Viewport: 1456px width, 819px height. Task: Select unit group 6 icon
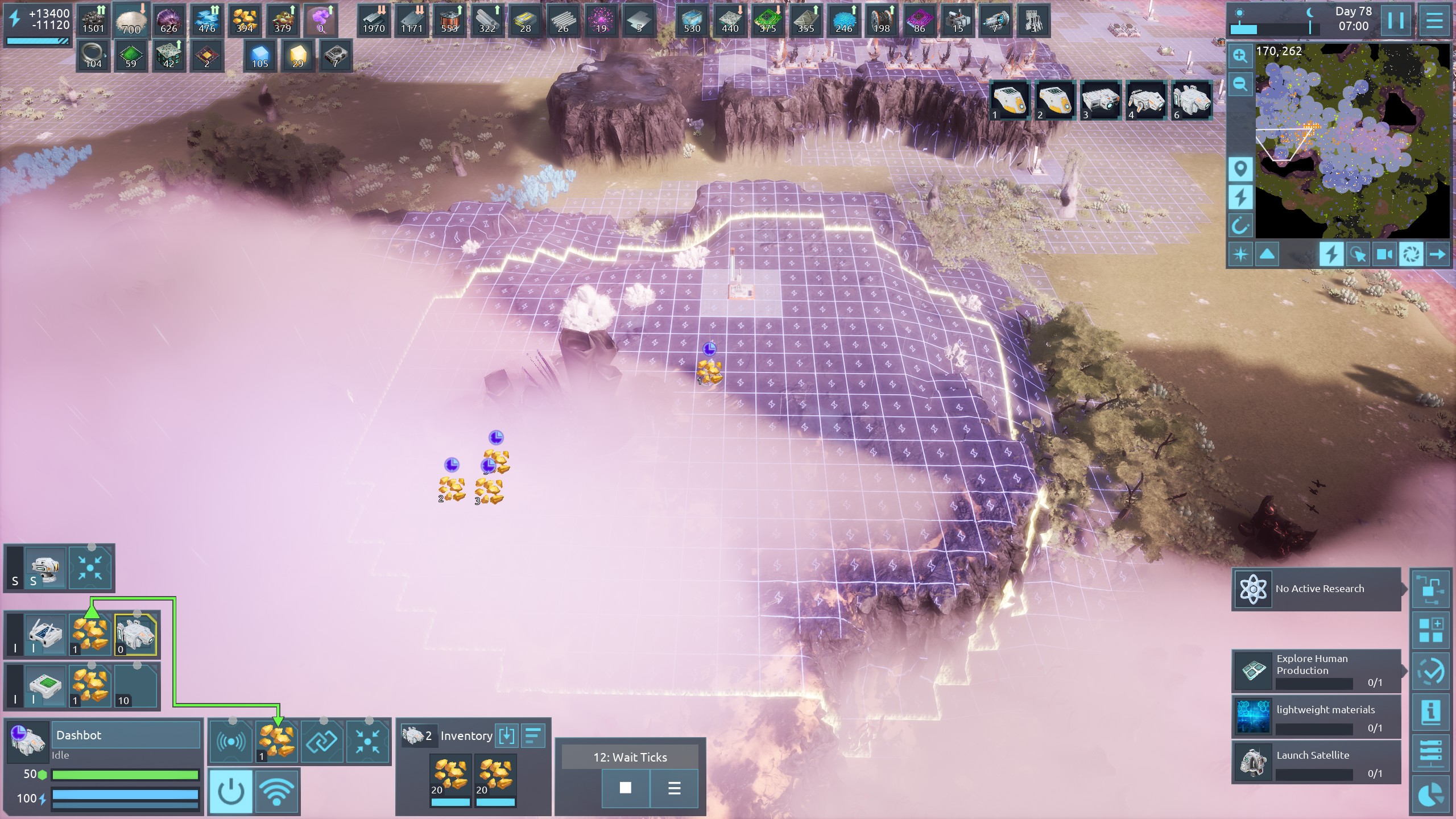click(1191, 100)
